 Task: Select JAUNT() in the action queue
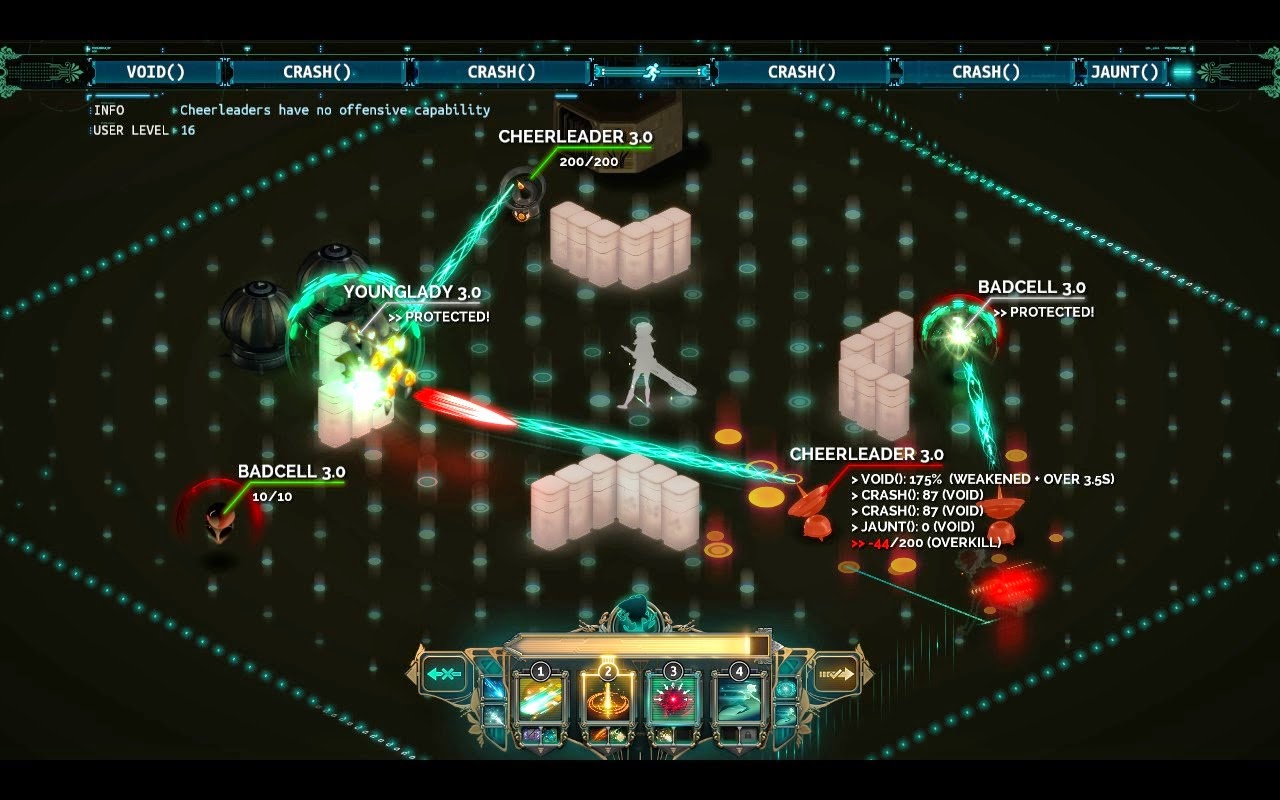coord(1124,72)
